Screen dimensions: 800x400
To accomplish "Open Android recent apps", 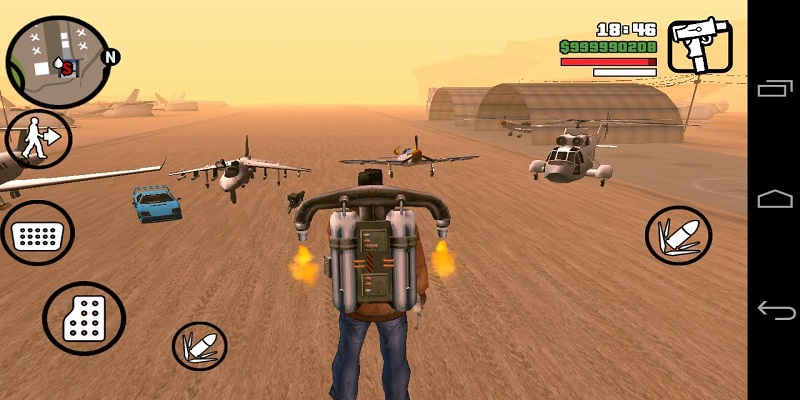I will coord(775,89).
